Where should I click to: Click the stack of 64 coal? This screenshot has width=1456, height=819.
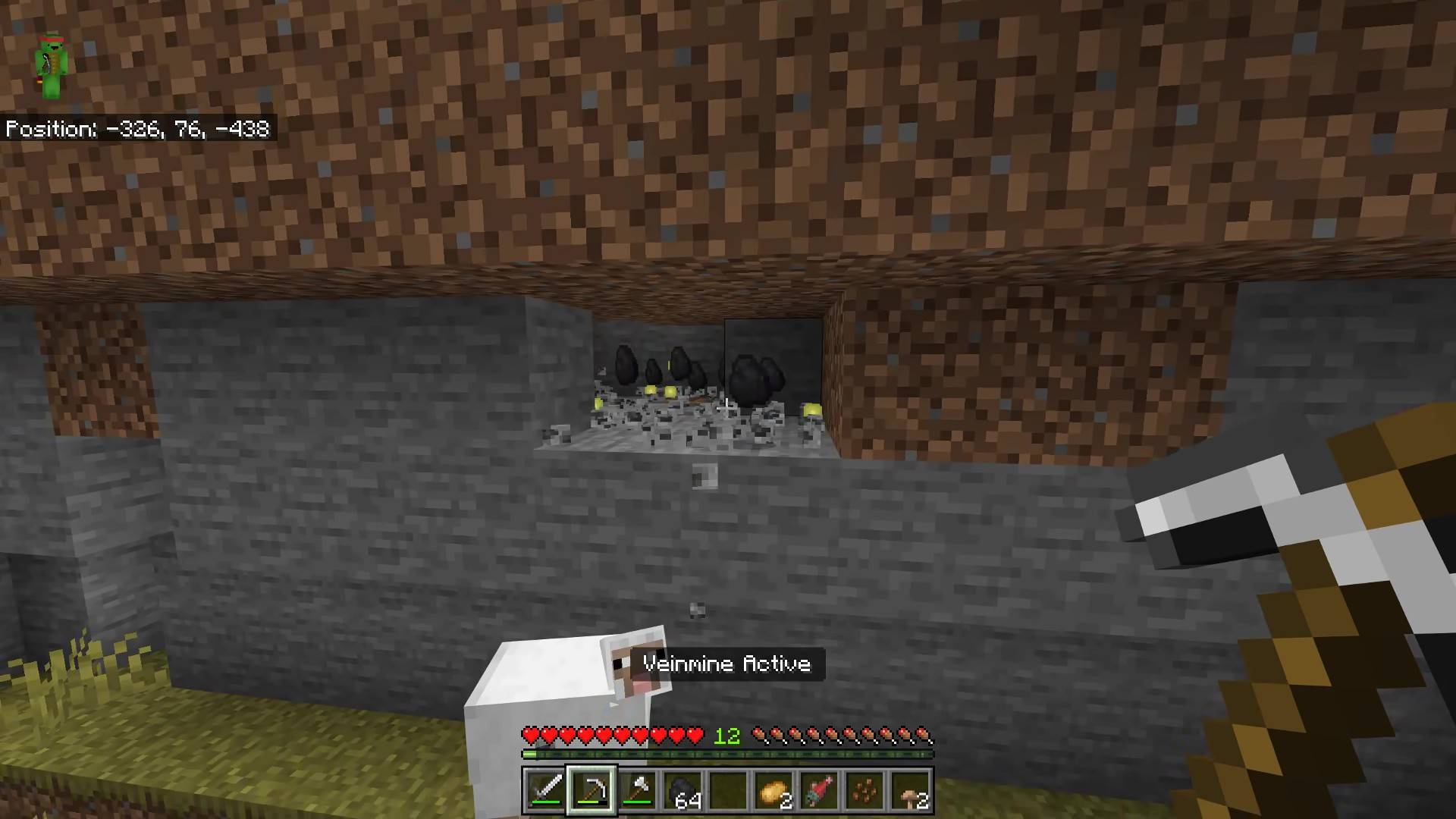(685, 791)
